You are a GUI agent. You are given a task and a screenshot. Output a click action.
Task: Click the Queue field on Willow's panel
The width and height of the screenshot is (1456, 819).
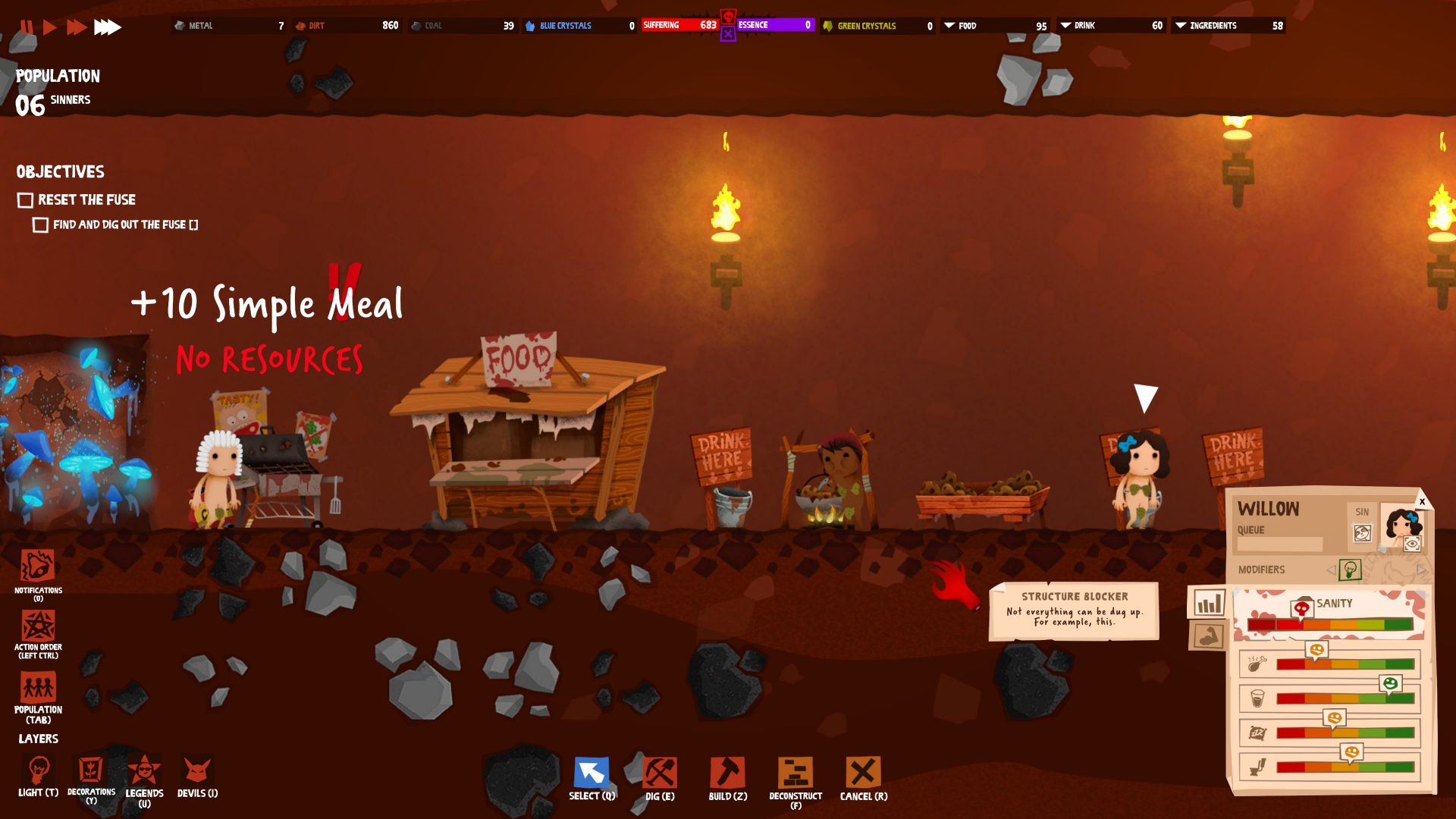(x=1279, y=543)
